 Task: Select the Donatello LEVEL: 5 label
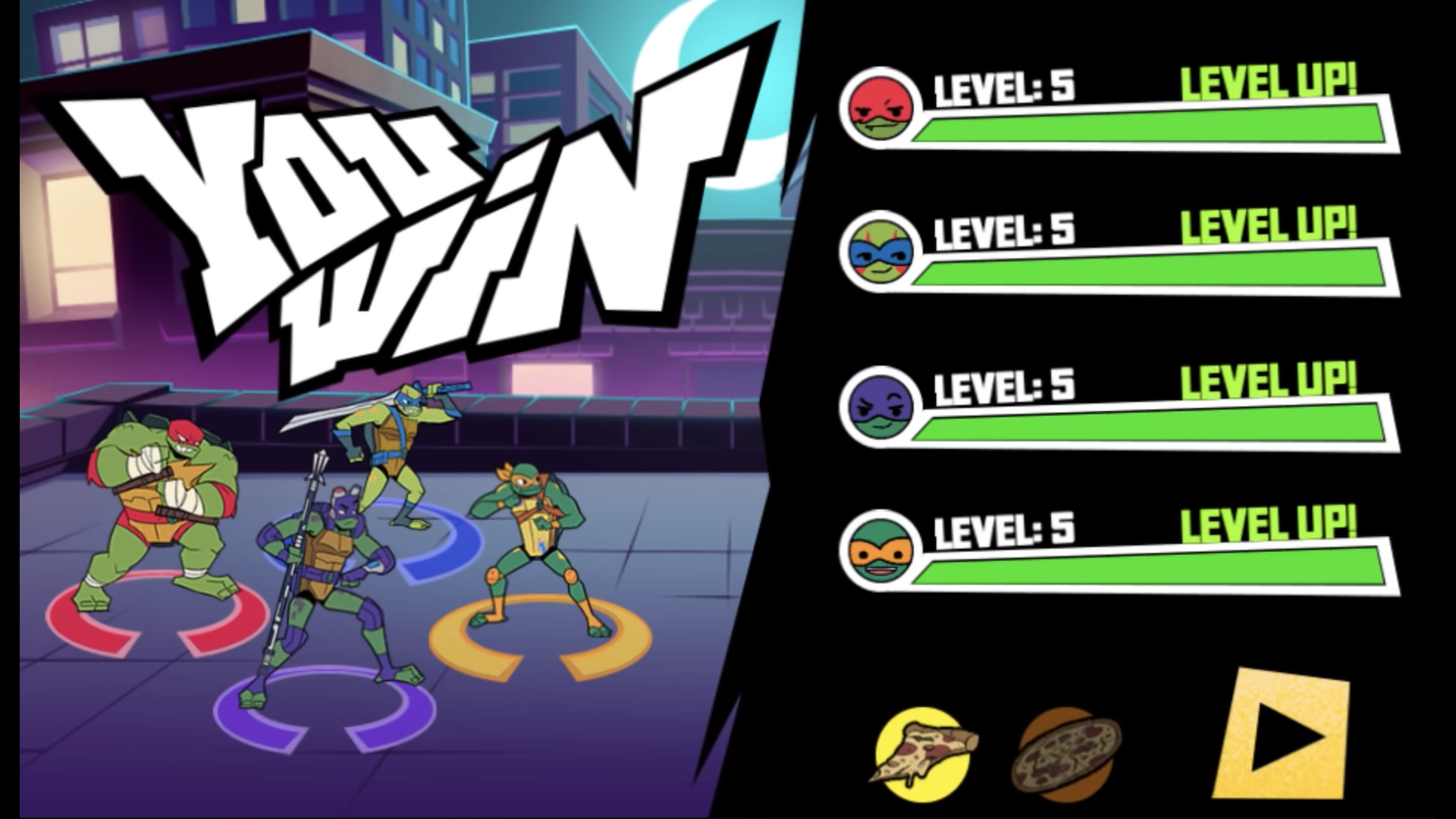(1001, 387)
